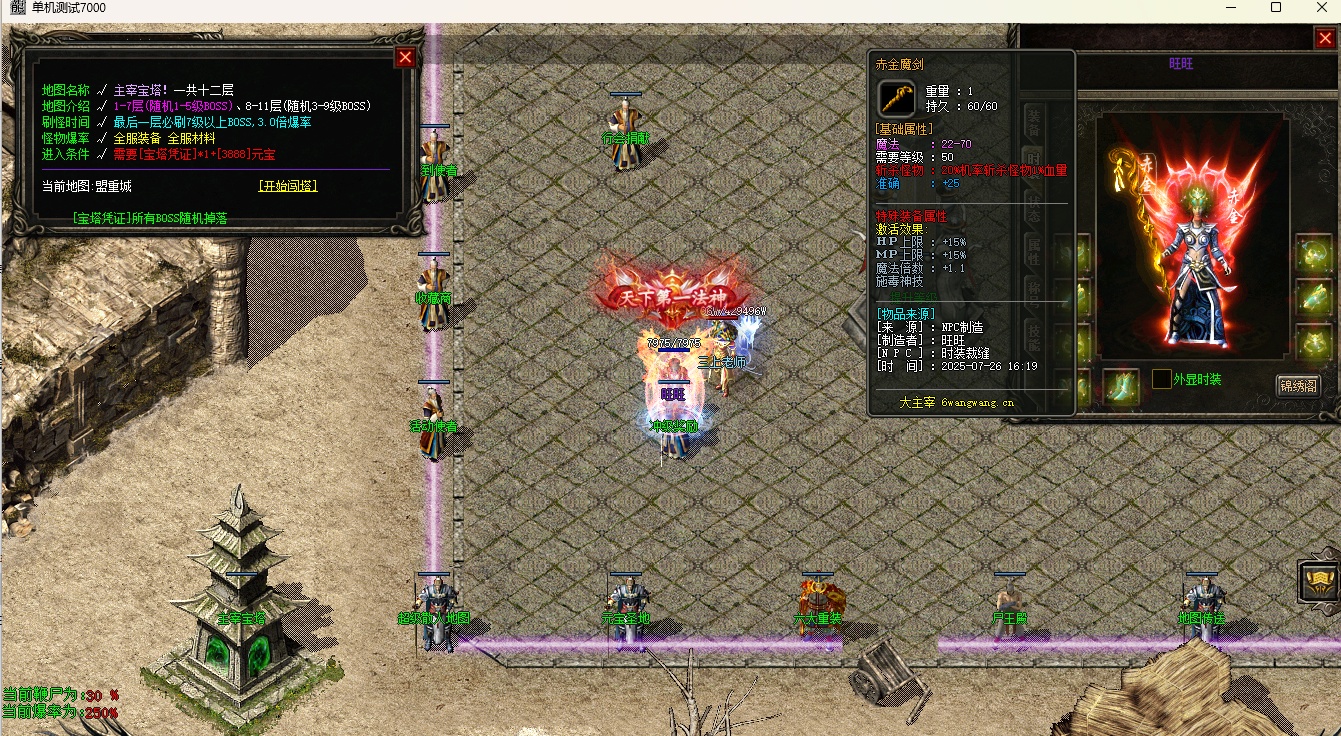Maximize the game window

pos(1276,8)
